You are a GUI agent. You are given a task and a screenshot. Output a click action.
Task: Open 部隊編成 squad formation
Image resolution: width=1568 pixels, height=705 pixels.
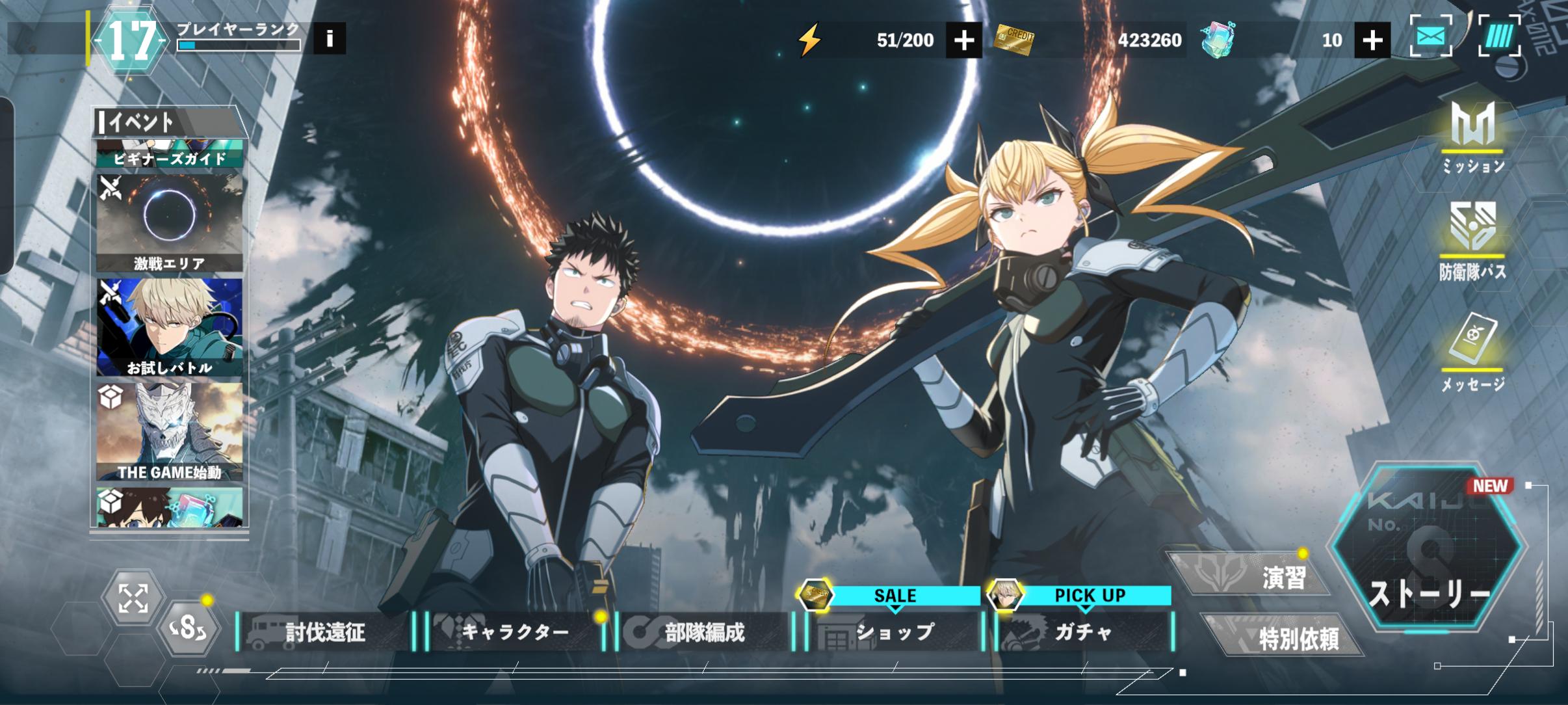click(x=705, y=632)
